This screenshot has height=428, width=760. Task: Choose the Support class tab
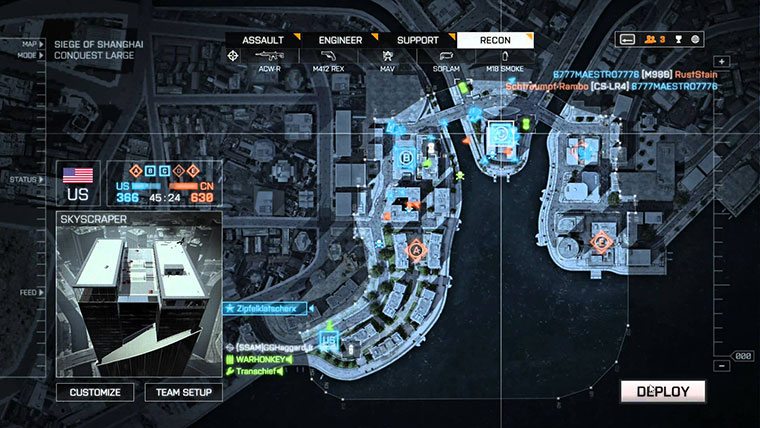point(417,40)
